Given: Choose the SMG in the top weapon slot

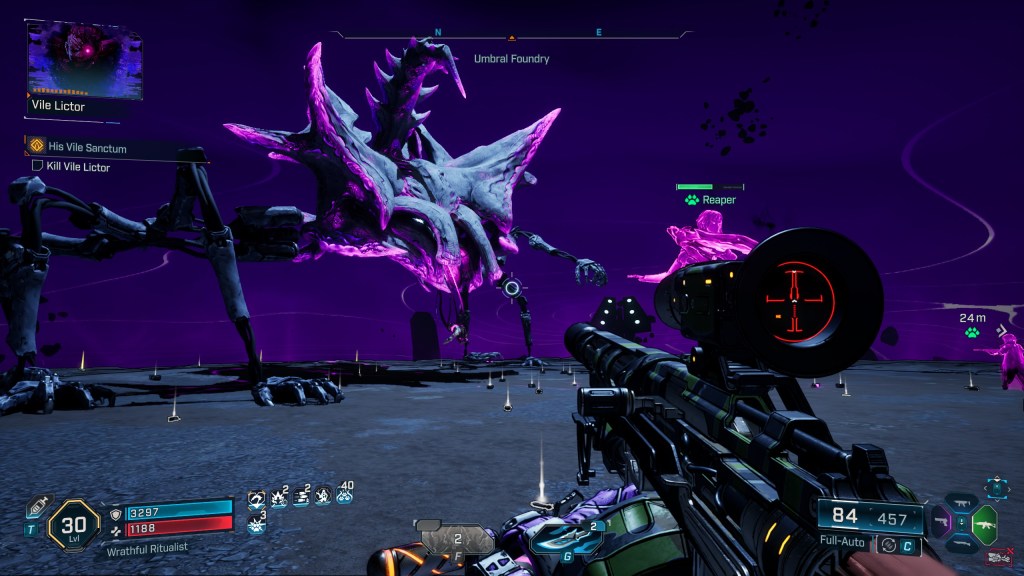Looking at the screenshot, I should [x=962, y=502].
